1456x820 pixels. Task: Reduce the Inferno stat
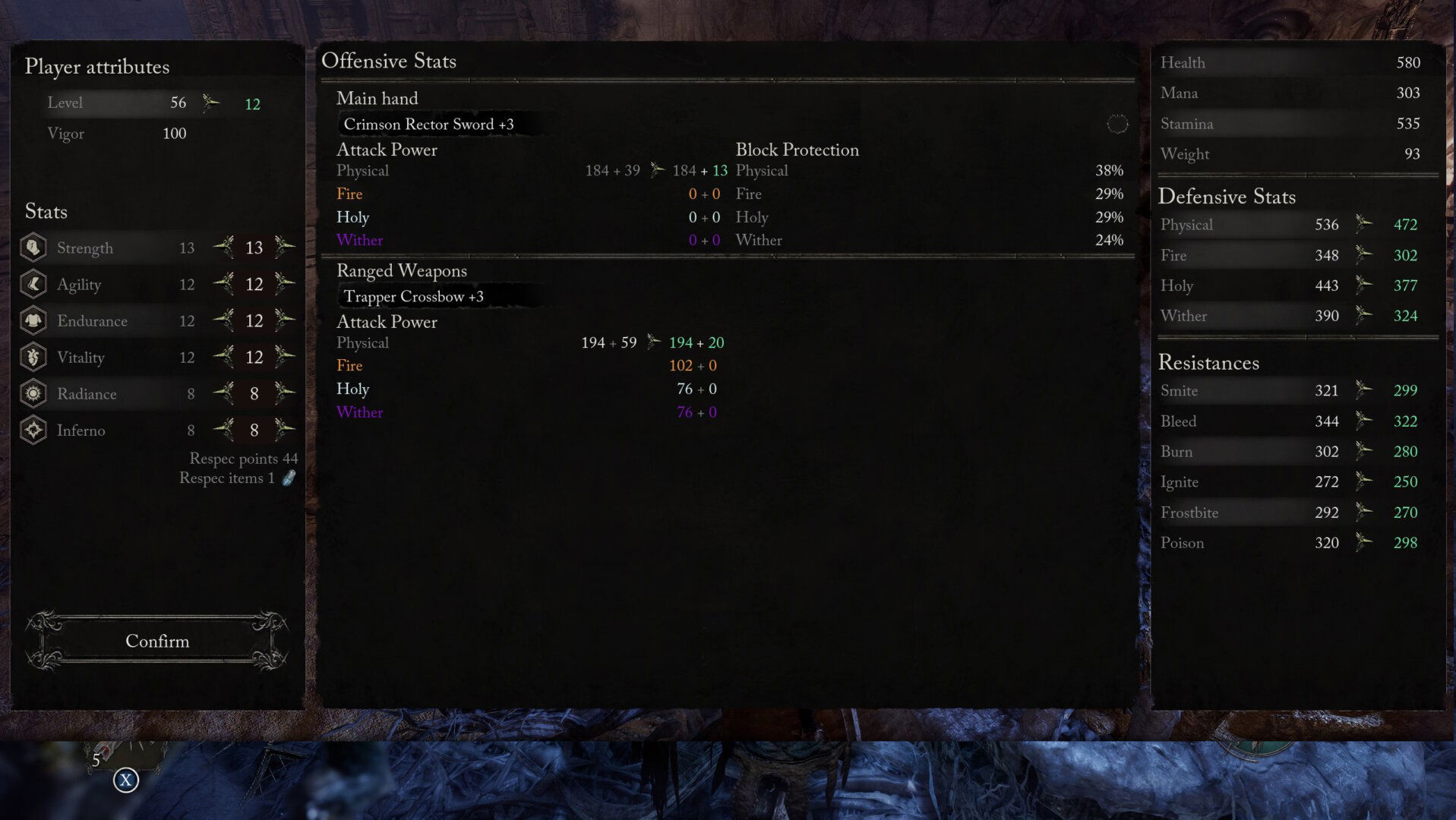click(224, 429)
